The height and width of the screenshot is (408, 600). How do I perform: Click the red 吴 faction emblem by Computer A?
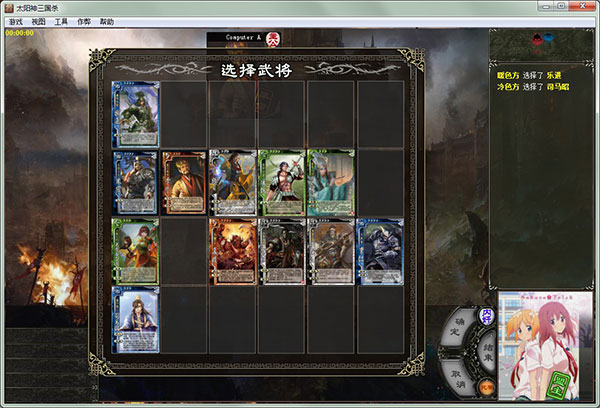click(272, 40)
